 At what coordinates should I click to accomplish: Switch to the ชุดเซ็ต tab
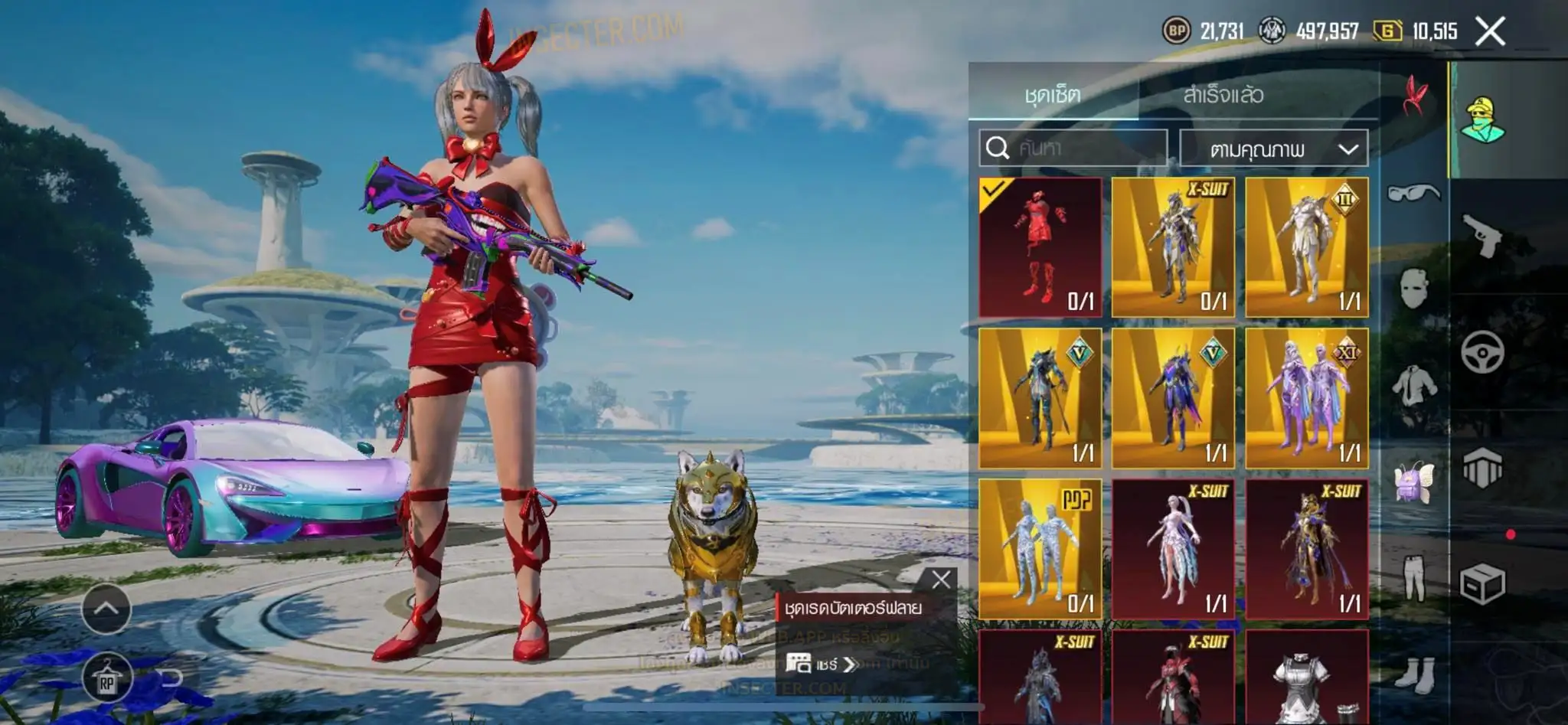1053,95
